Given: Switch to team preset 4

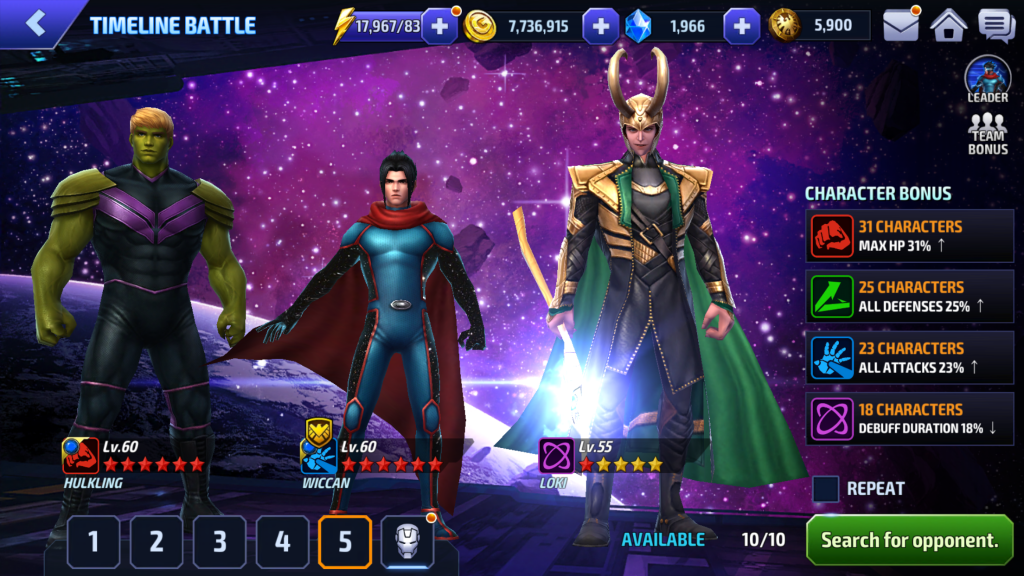Looking at the screenshot, I should point(283,542).
